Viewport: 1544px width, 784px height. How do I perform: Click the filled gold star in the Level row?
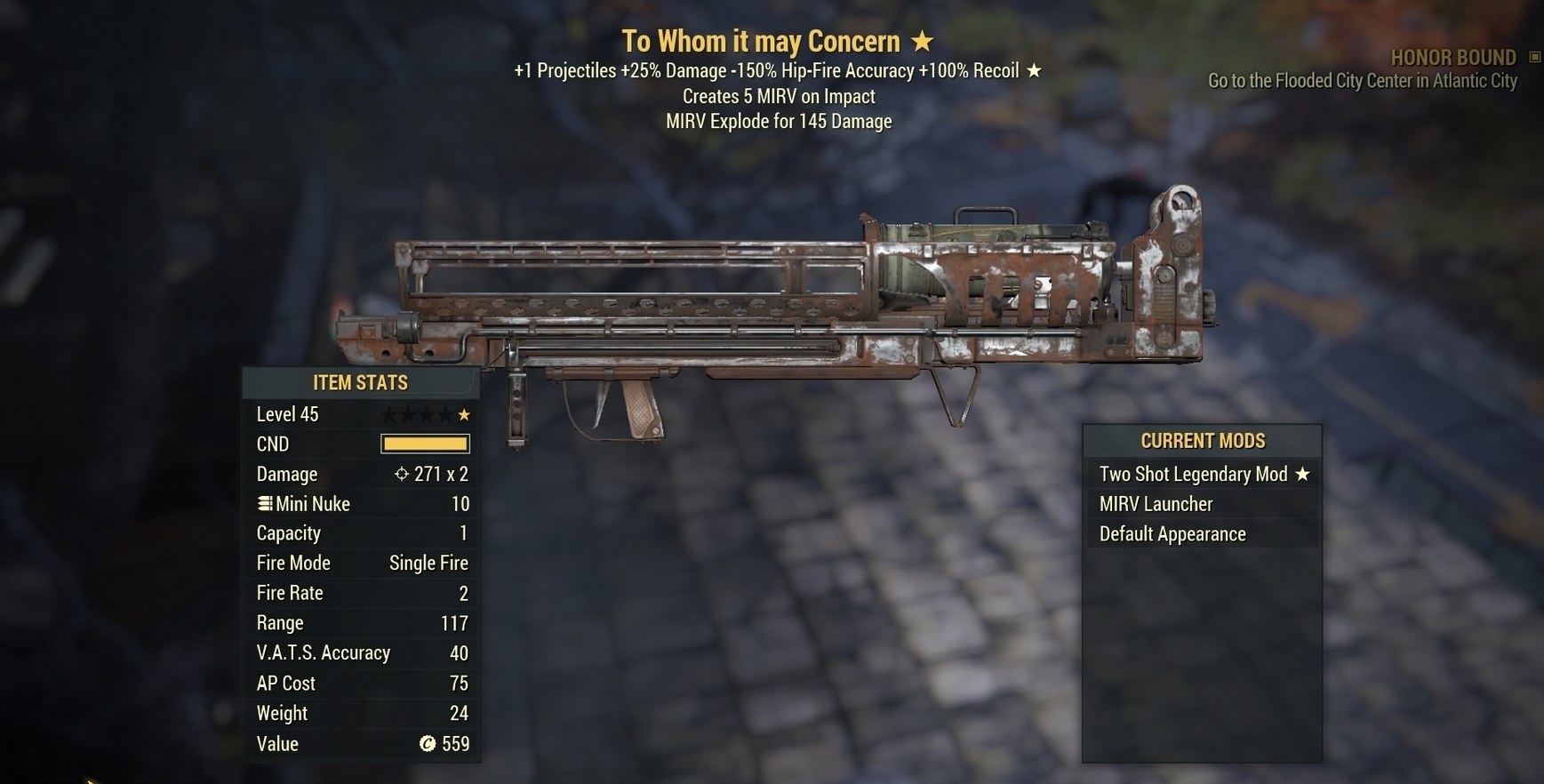[x=464, y=413]
